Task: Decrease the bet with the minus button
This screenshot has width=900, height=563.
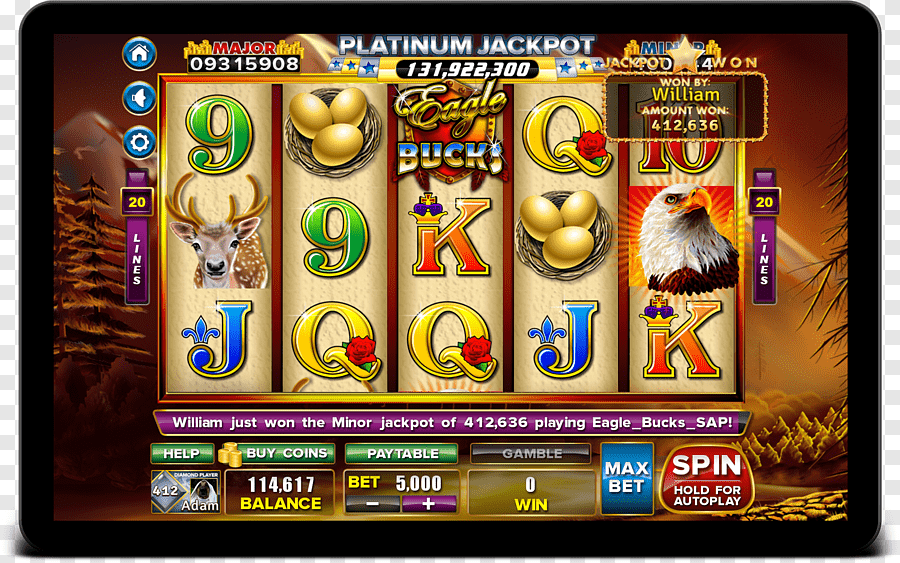Action: coord(373,504)
